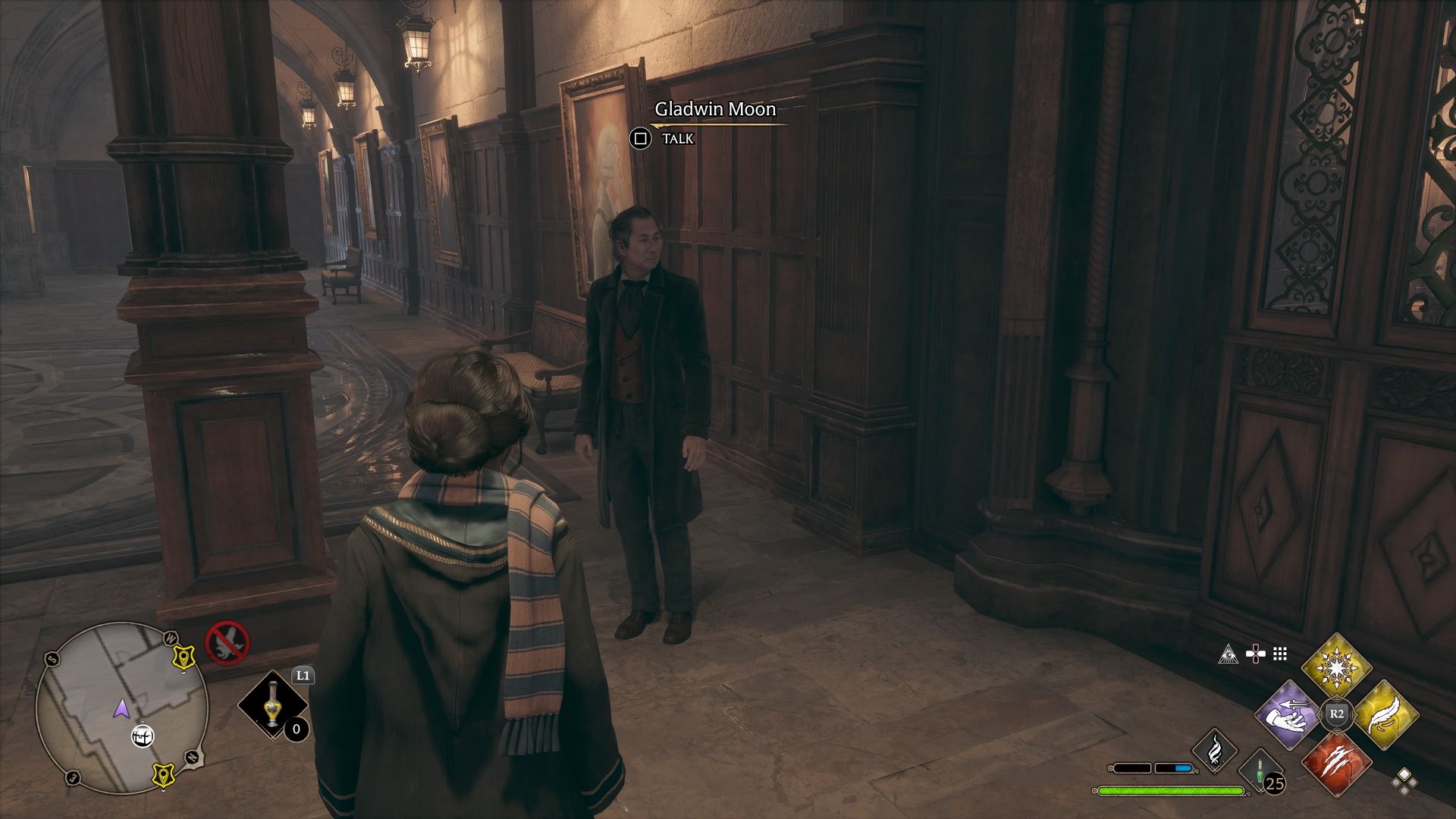Select the N compass marker on the minimap
The width and height of the screenshot is (1456, 819).
(193, 758)
